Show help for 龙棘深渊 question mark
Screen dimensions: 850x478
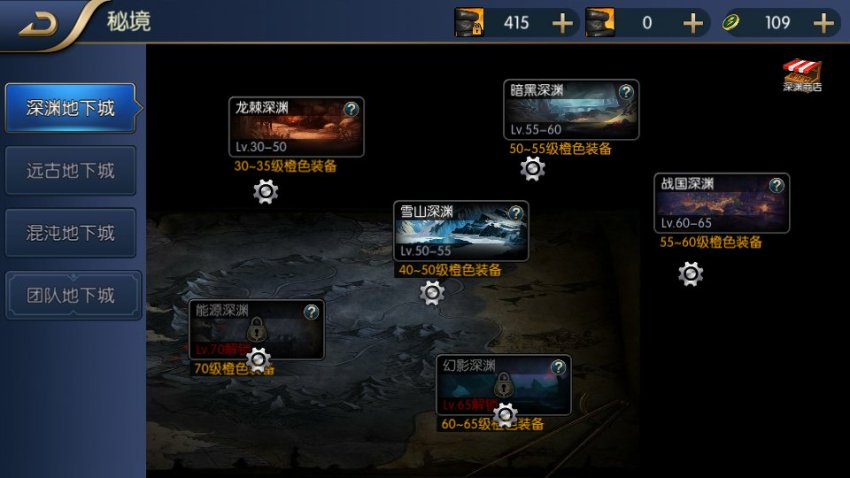(x=351, y=109)
